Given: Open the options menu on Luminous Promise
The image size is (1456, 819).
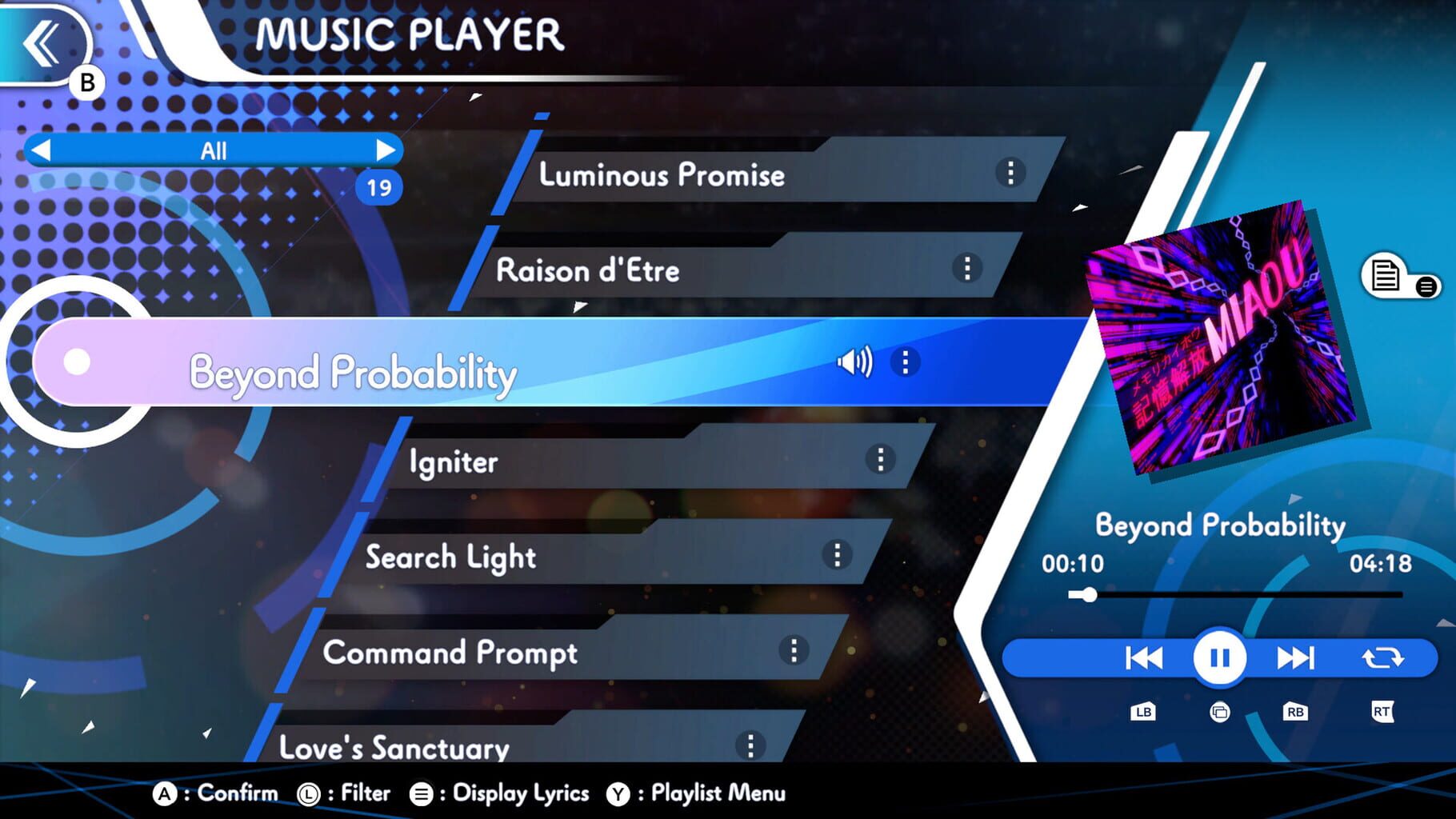Looking at the screenshot, I should [1009, 171].
